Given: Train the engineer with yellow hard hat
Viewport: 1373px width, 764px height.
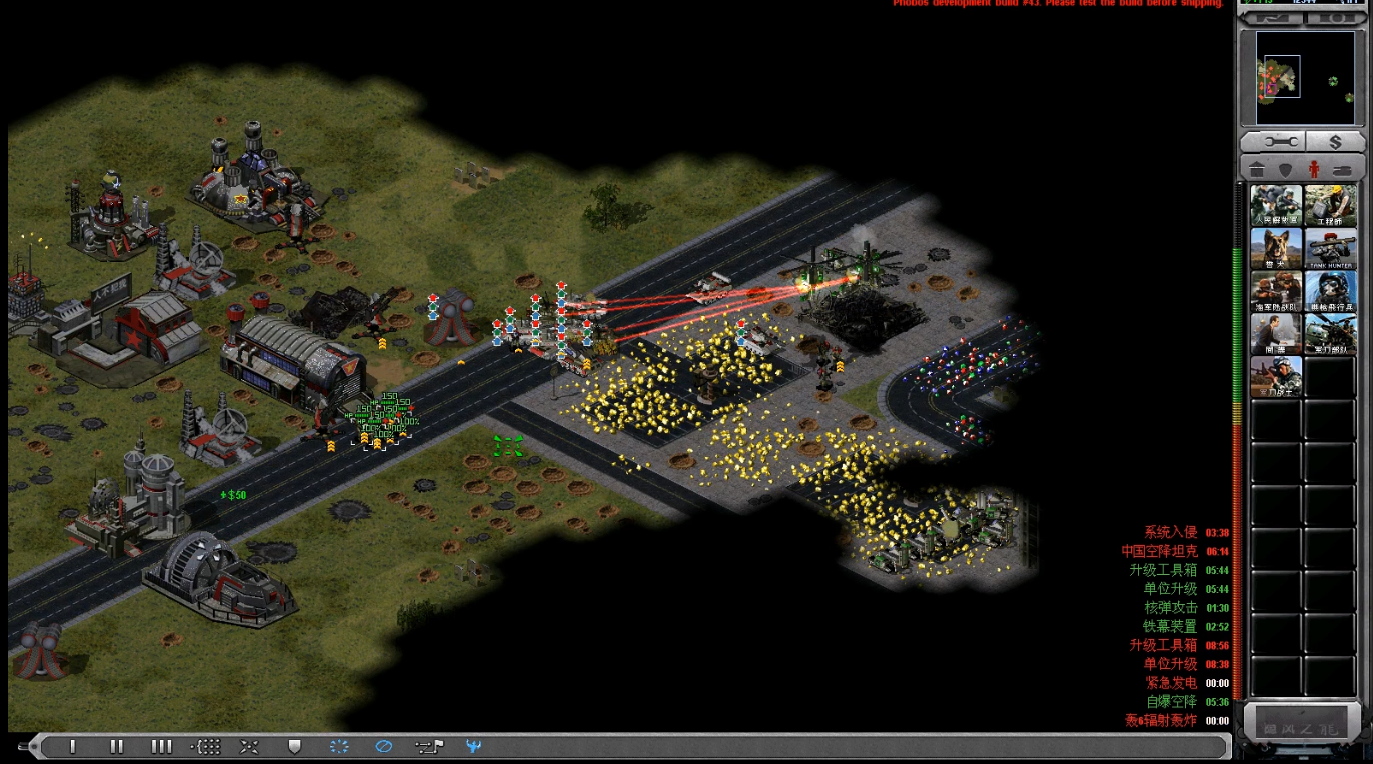Looking at the screenshot, I should click(1330, 205).
